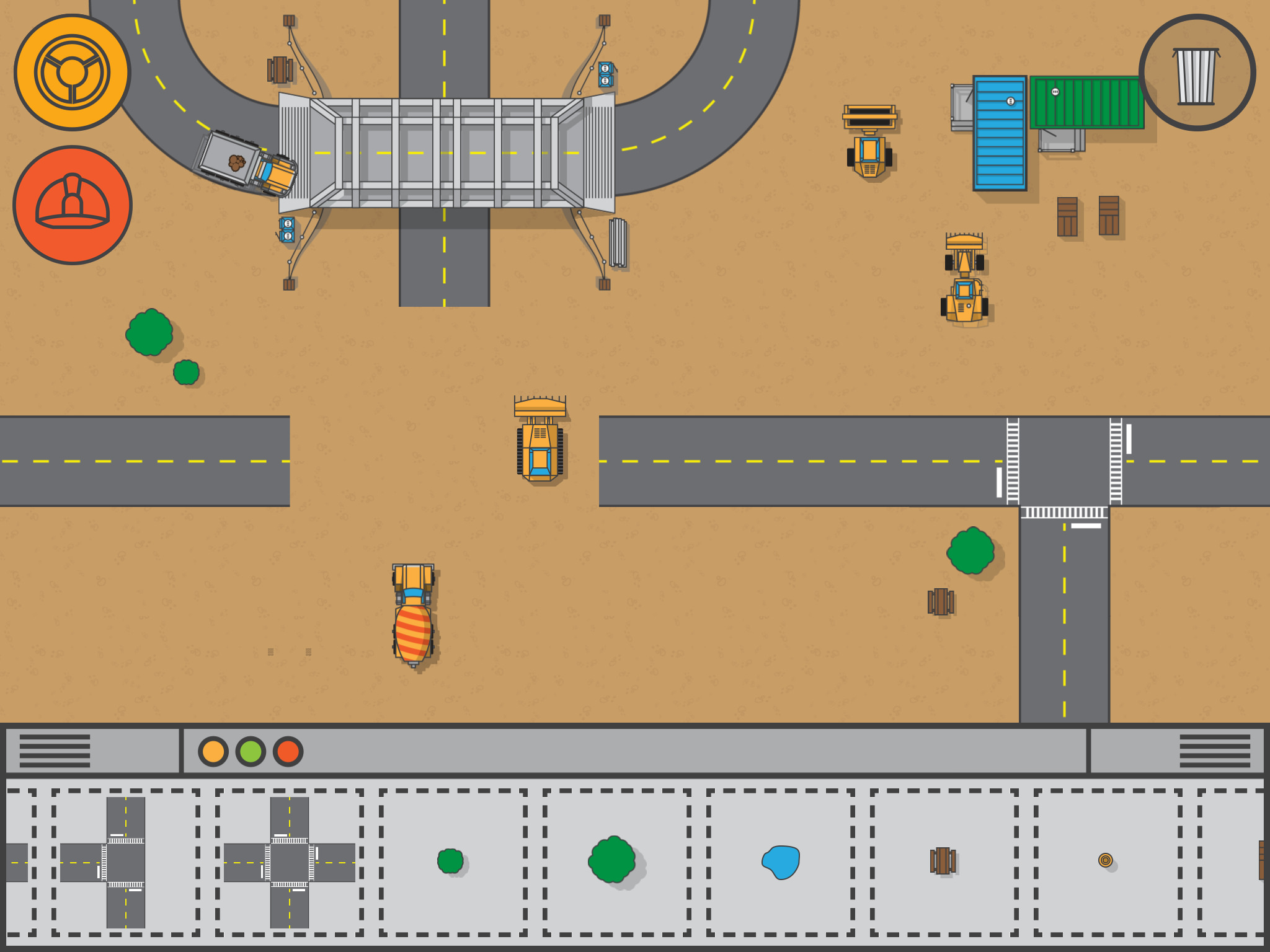Image resolution: width=1270 pixels, height=952 pixels.
Task: Switch to the green category dot
Action: (x=251, y=751)
